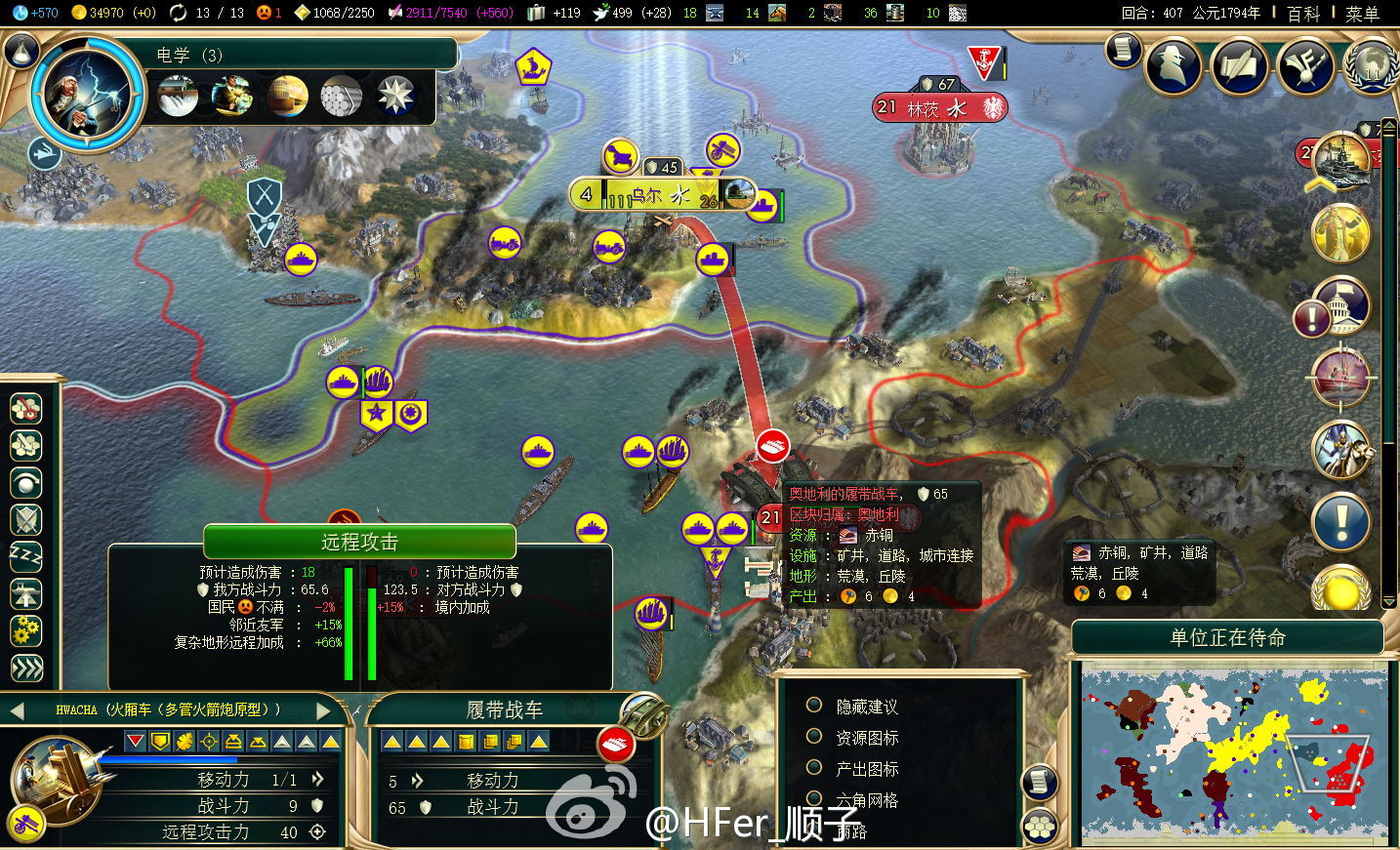1400x850 pixels.
Task: Toggle the 产出图标 yield icons option
Action: click(x=813, y=768)
